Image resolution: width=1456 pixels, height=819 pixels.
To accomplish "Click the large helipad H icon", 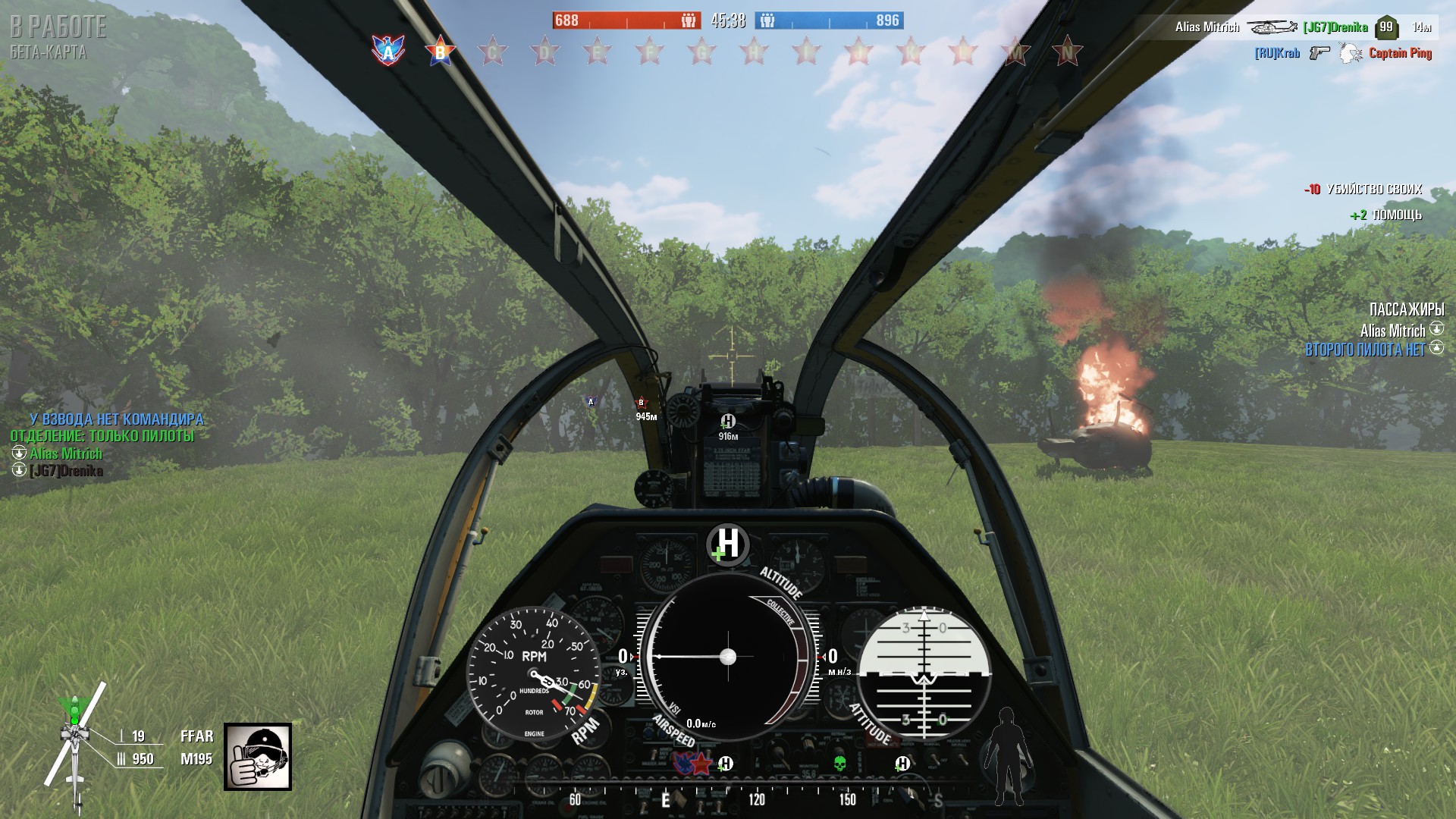I will coord(727,544).
